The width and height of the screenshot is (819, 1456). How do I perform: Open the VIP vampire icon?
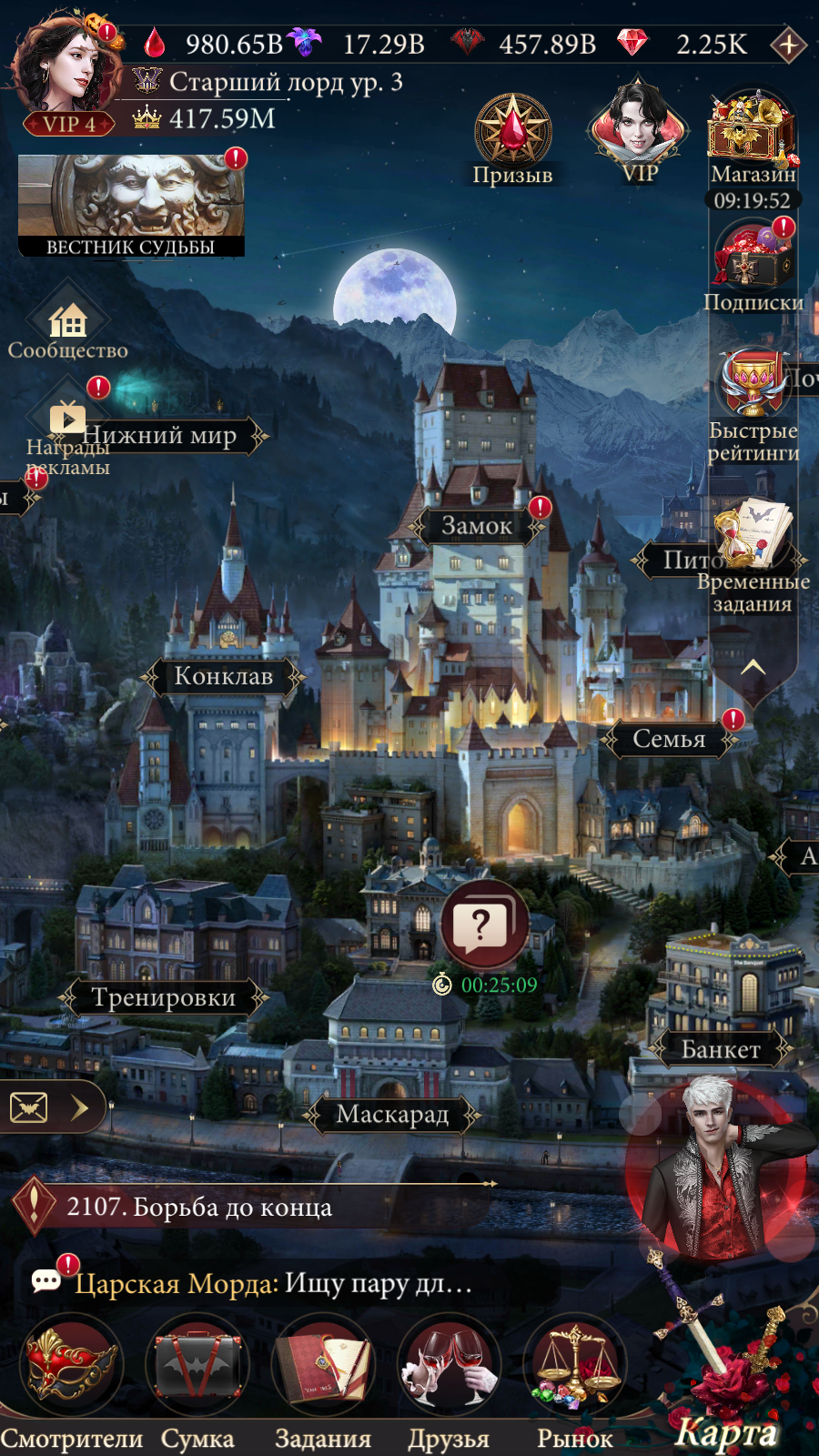tap(639, 127)
